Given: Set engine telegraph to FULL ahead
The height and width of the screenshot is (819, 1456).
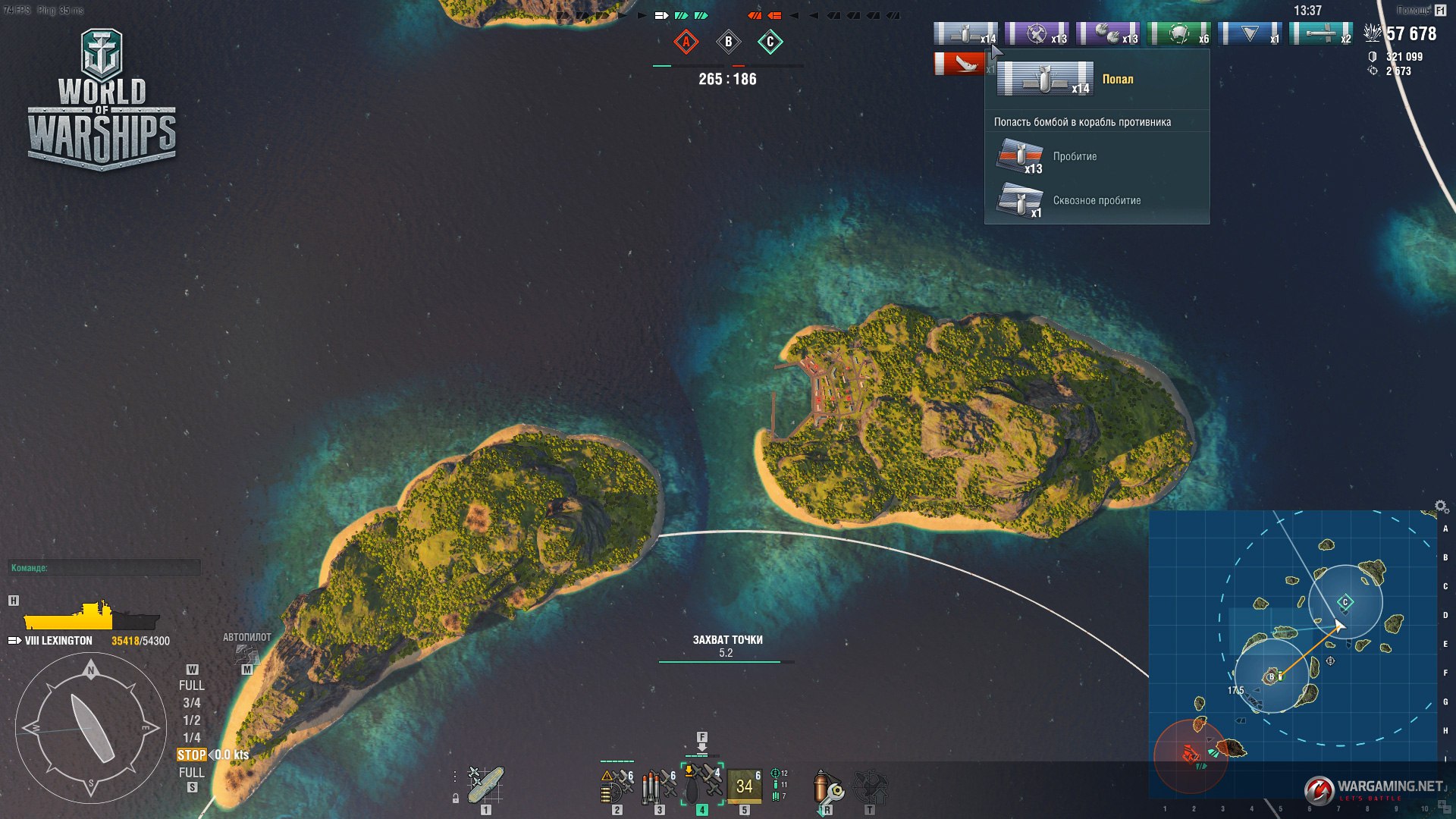Looking at the screenshot, I should [x=191, y=686].
